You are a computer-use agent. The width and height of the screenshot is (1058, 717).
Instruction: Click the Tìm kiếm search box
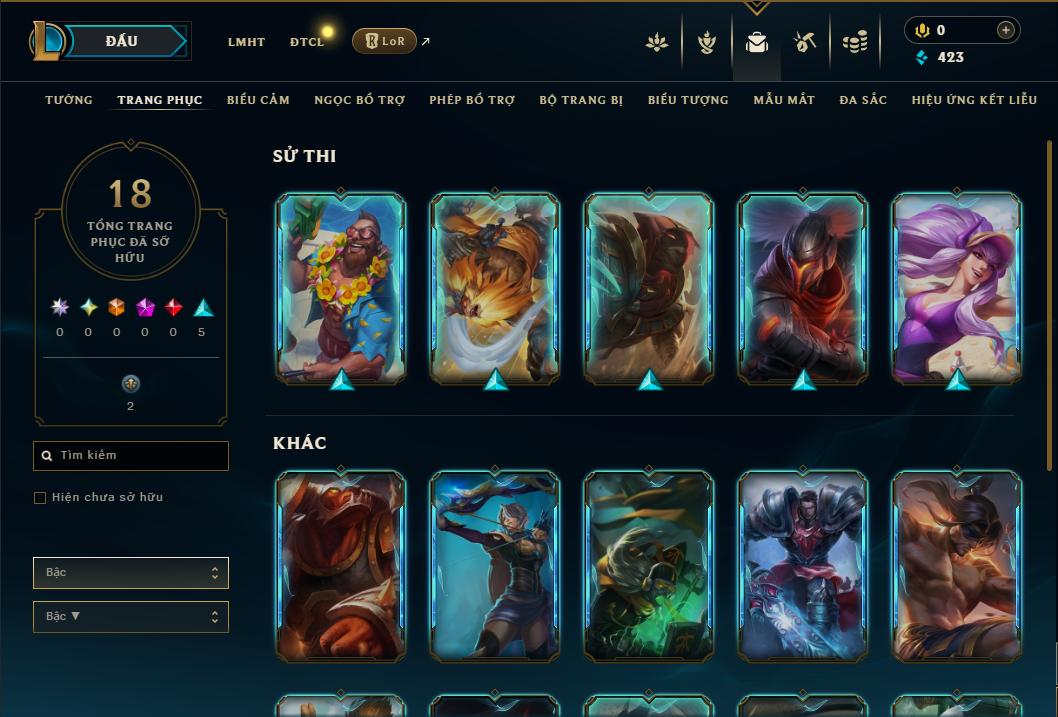131,456
